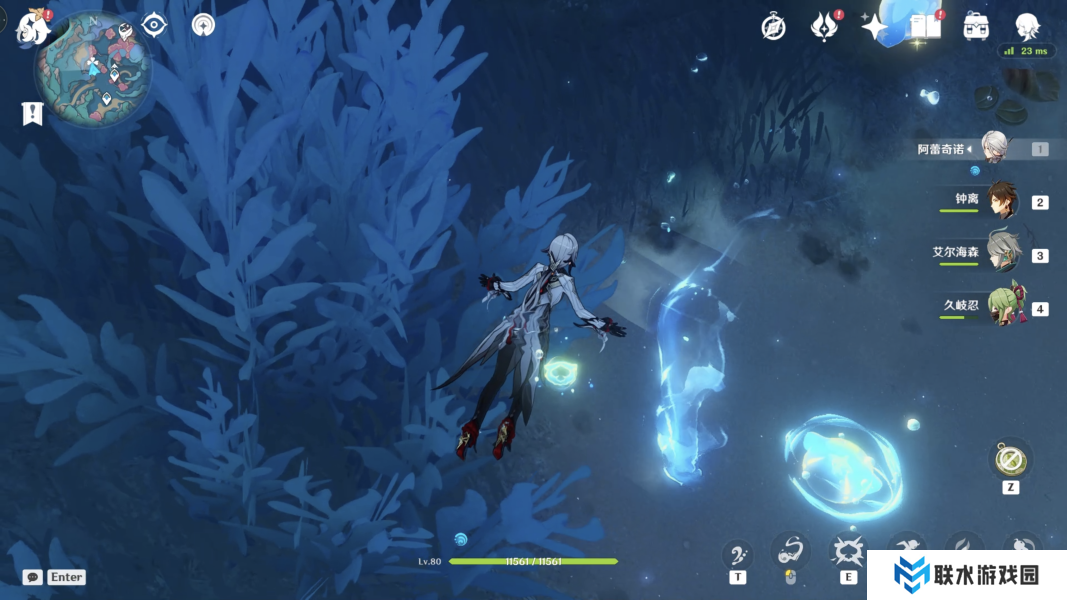Use the compass gadget with the slash
Viewport: 1067px width, 600px height.
point(1010,461)
